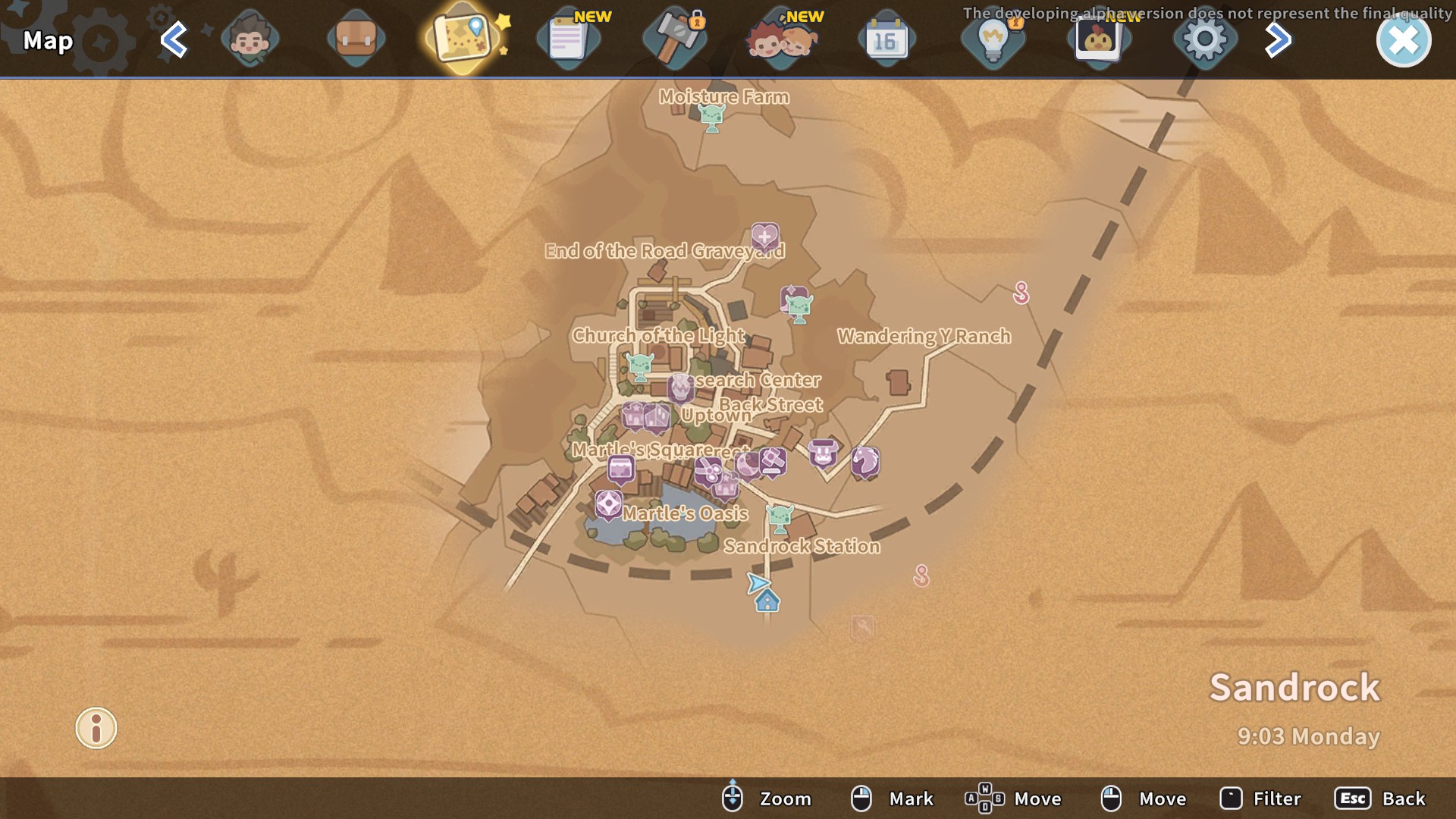Expand the right navigation chevron in the toolbar
The width and height of the screenshot is (1456, 819).
(1278, 39)
